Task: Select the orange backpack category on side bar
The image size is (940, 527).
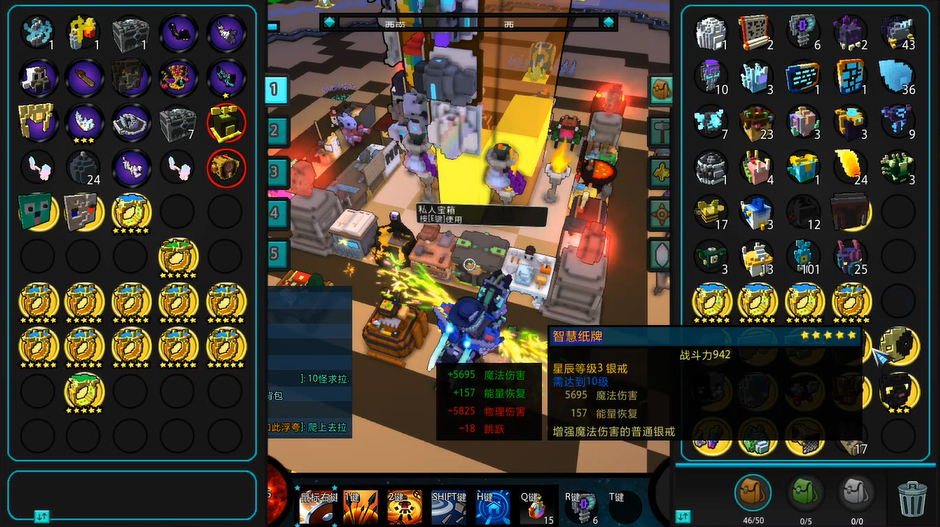Action: [x=661, y=89]
